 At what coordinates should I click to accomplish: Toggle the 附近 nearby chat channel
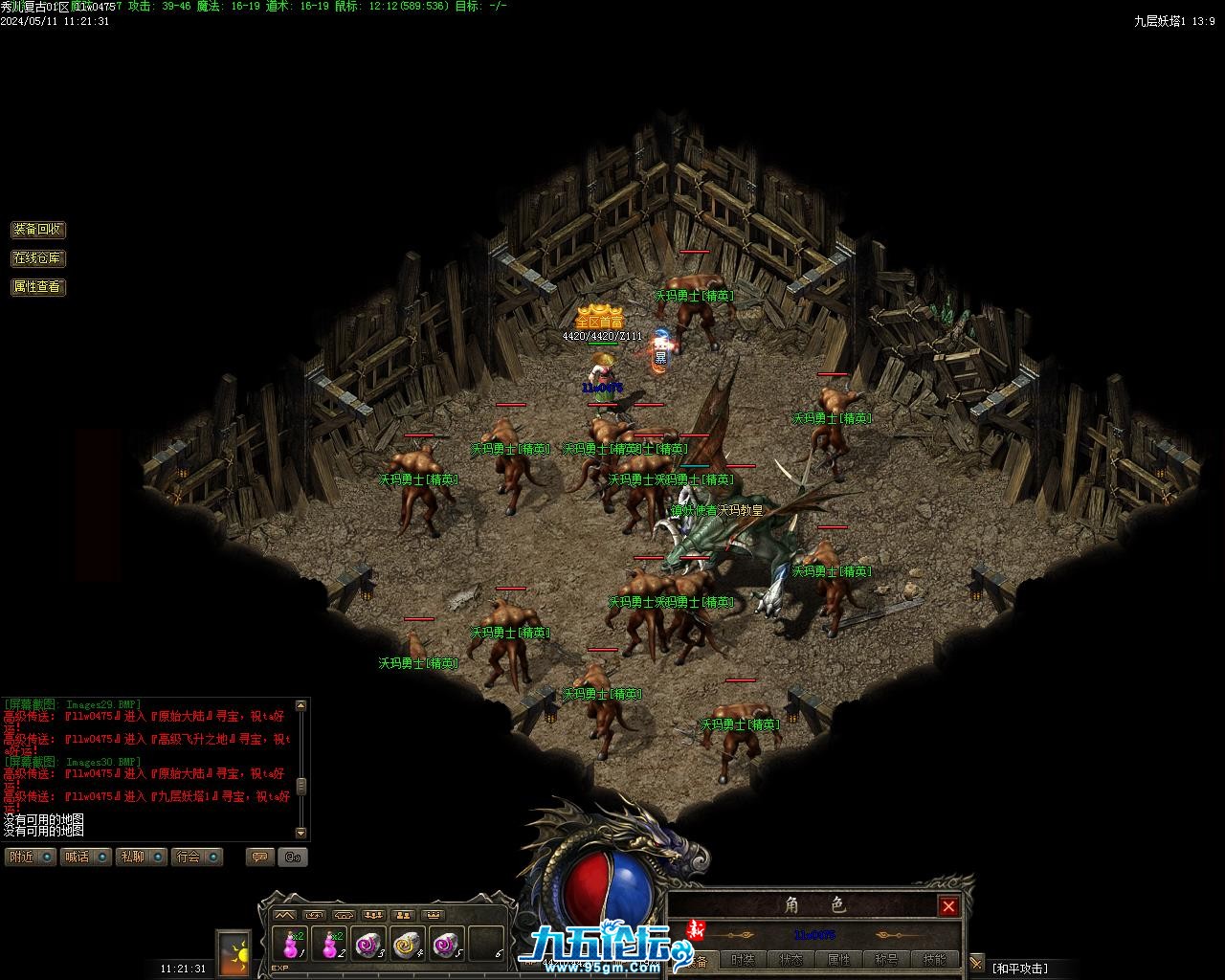click(31, 857)
